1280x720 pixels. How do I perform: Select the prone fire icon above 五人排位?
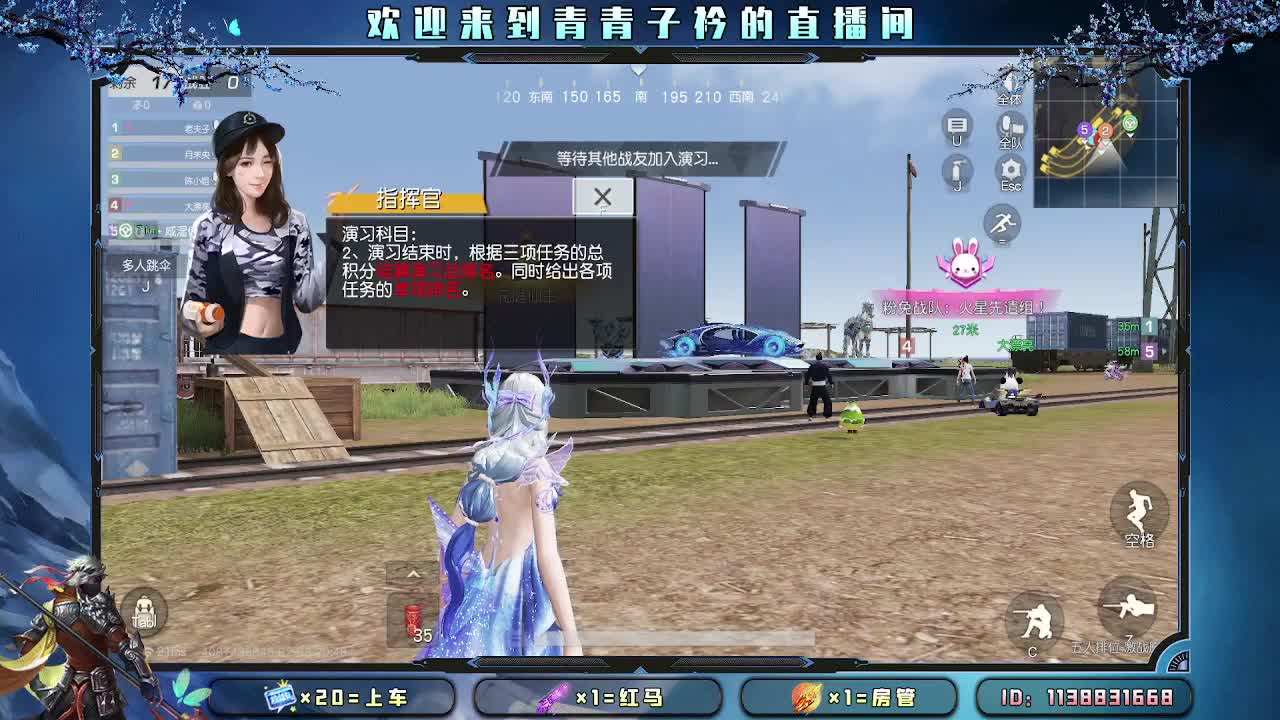pos(1126,605)
